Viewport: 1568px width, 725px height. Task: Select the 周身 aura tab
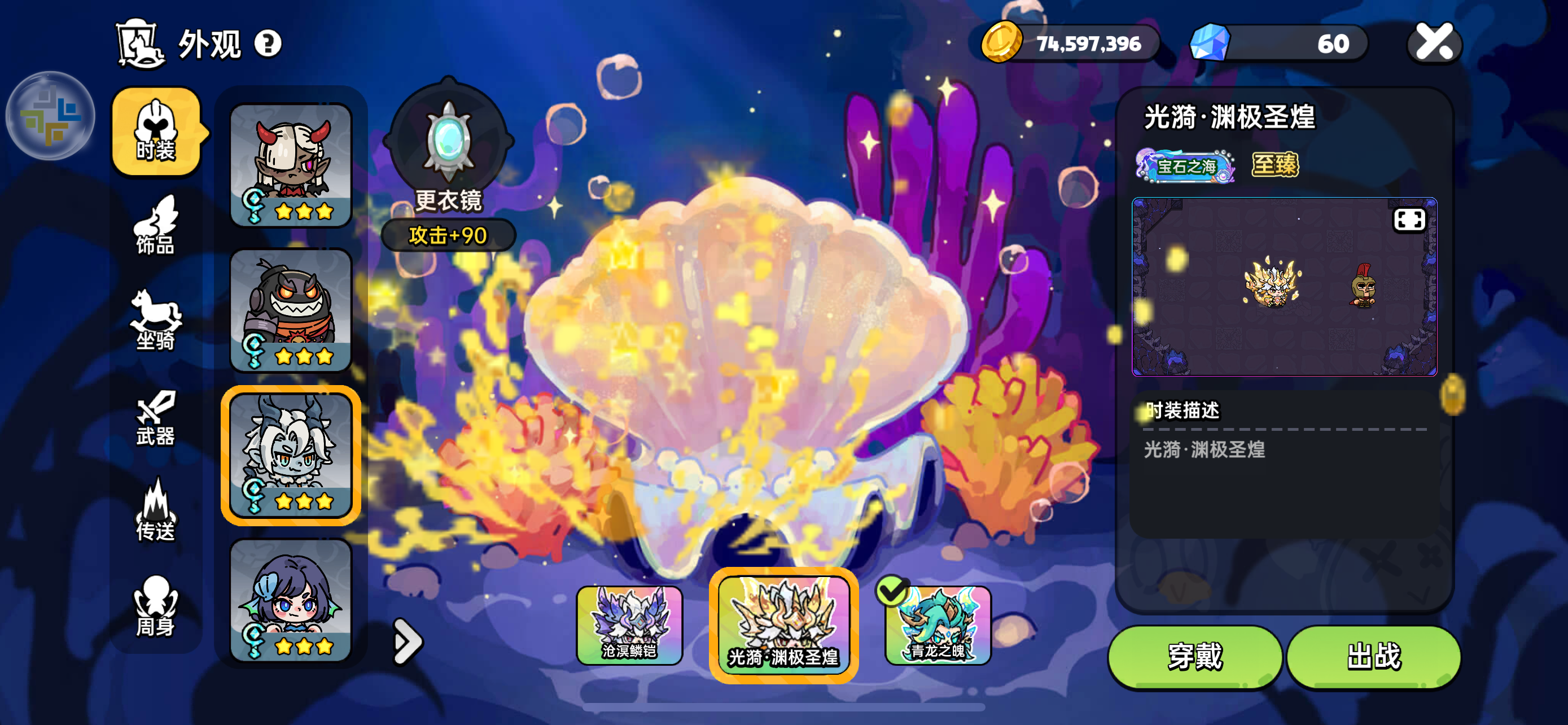coord(156,606)
